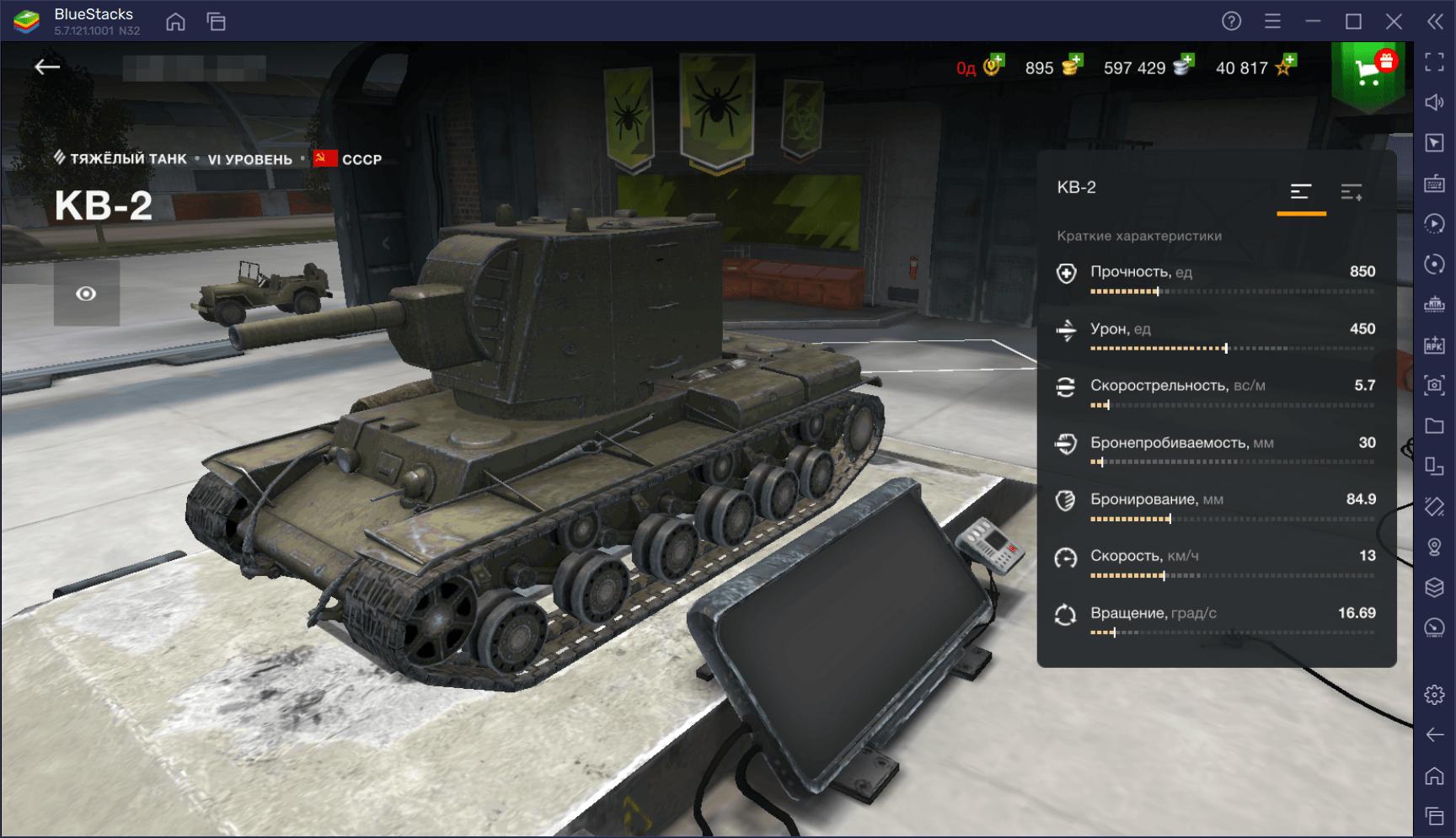
Task: Go back using the arrow button
Action: tap(47, 67)
